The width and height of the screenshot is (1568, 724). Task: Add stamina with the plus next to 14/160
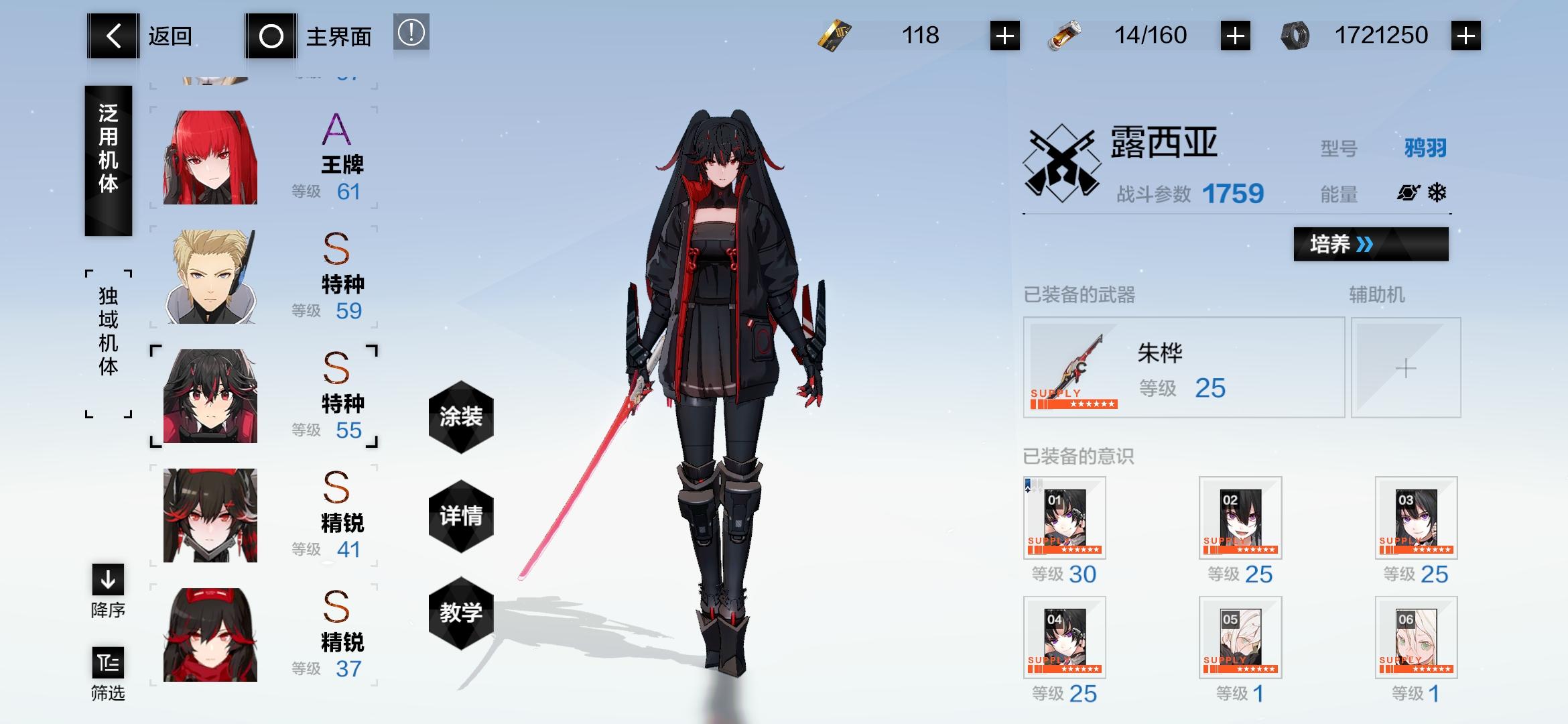pos(1235,37)
